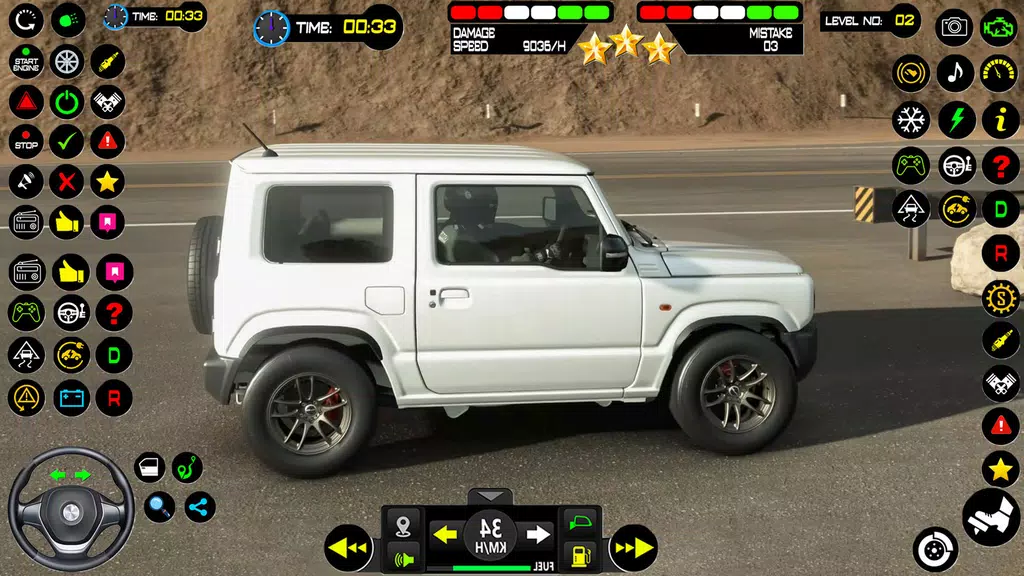Open the magnifying glass zoom icon
Screen dimensions: 1024x576
pyautogui.click(x=159, y=507)
